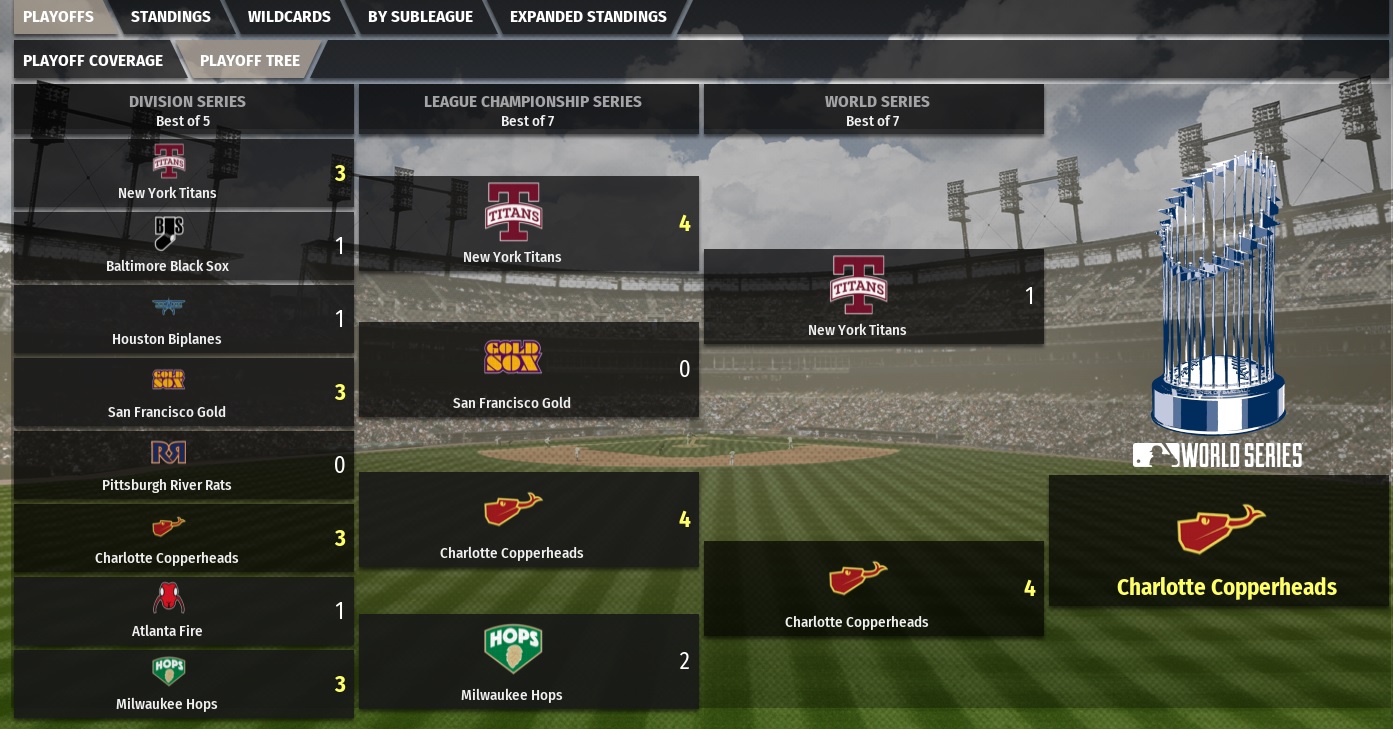Image resolution: width=1393 pixels, height=729 pixels.
Task: Select Milwaukee Hops in League Championship Series
Action: tap(528, 661)
